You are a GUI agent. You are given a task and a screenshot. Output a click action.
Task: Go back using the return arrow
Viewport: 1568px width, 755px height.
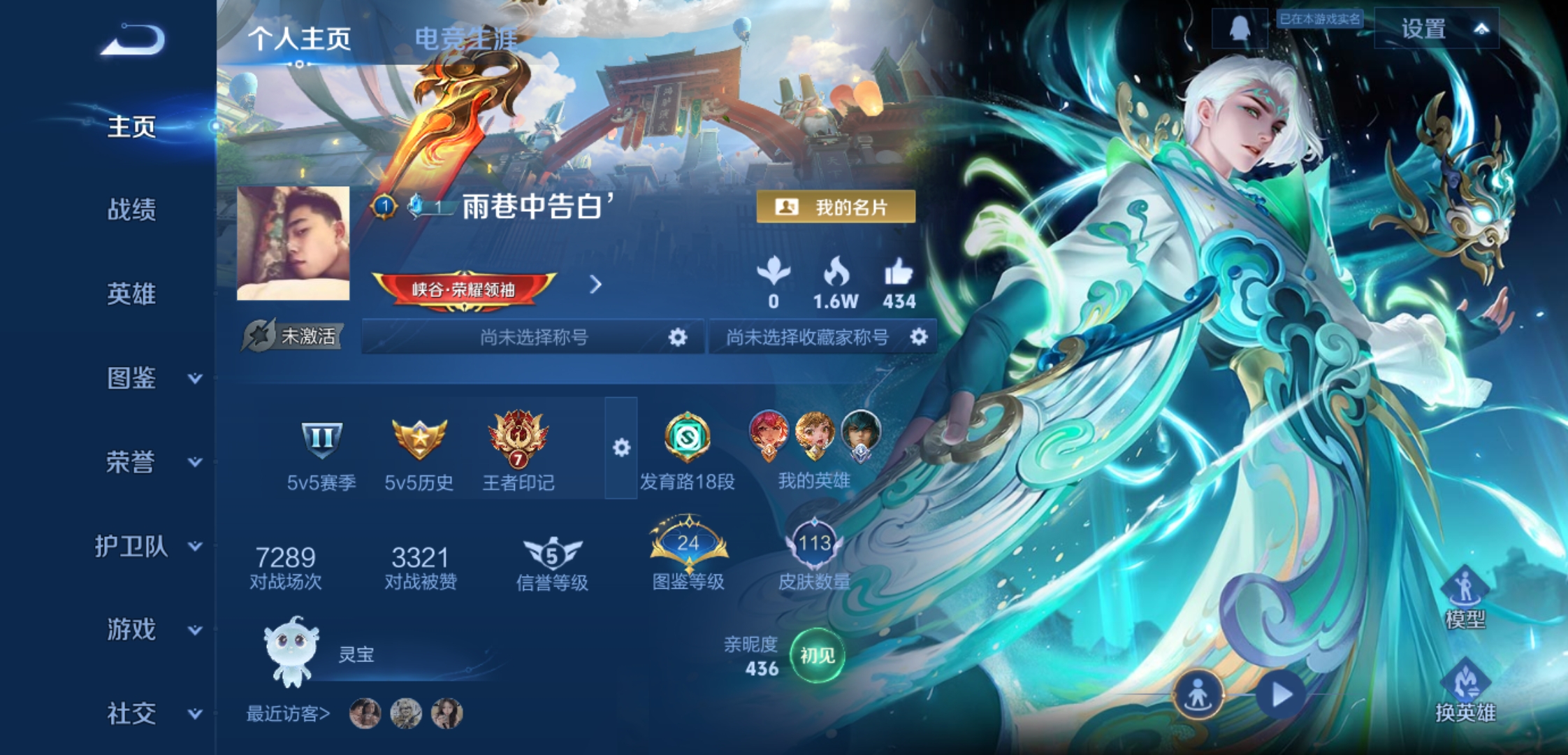pos(133,40)
